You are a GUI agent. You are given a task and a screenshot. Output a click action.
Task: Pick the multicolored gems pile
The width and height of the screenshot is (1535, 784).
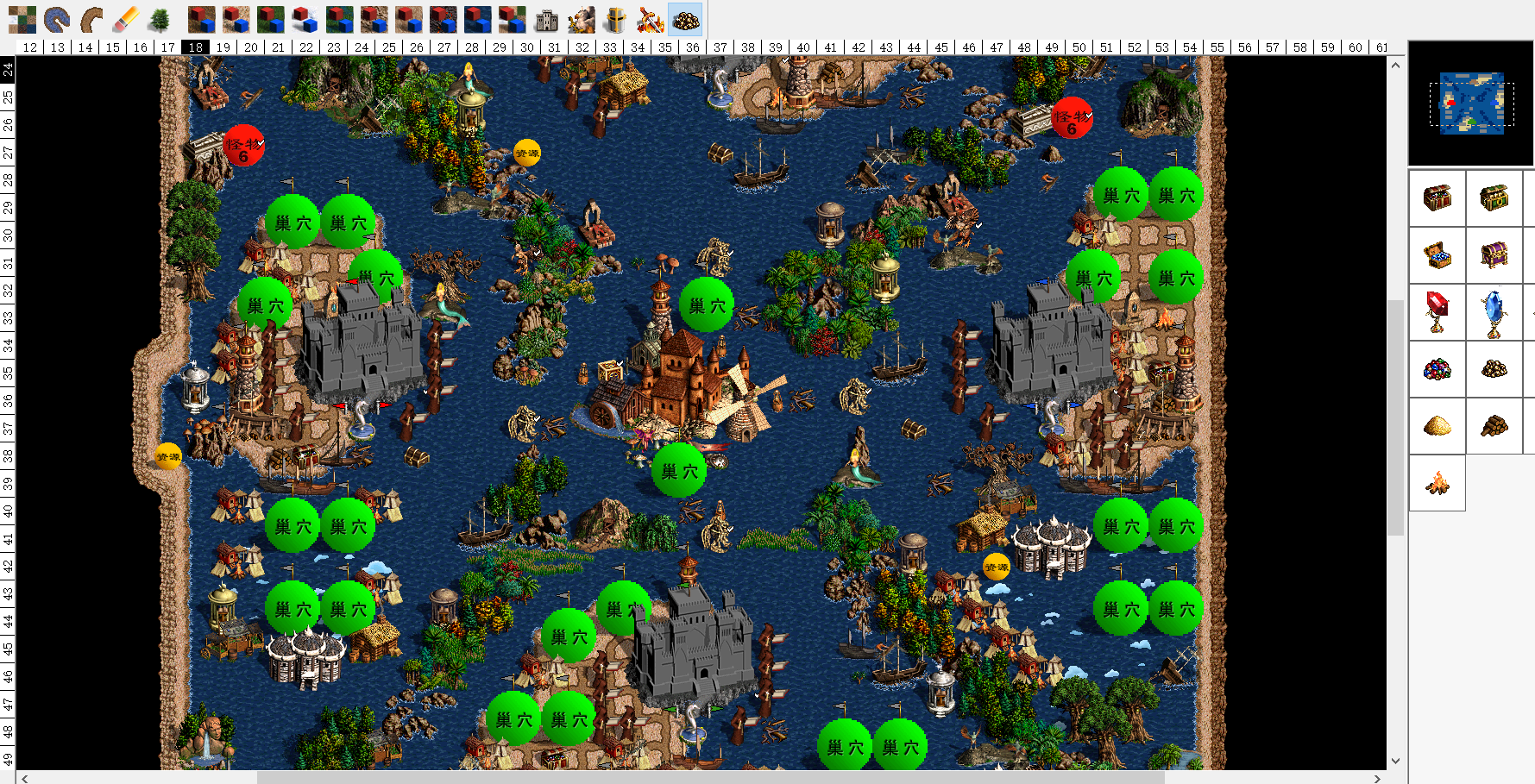[1437, 369]
